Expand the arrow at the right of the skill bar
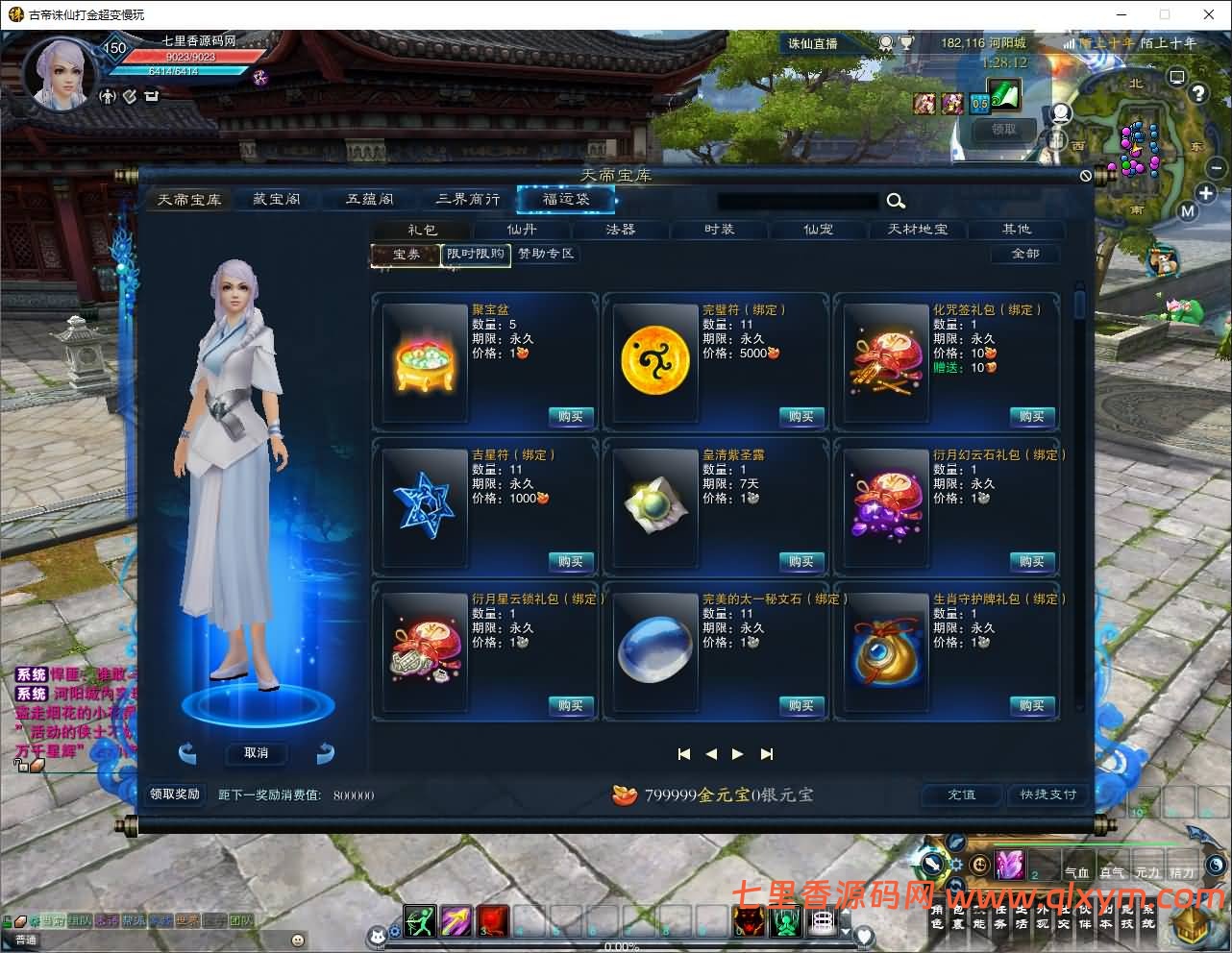The height and width of the screenshot is (953, 1232). tap(844, 932)
